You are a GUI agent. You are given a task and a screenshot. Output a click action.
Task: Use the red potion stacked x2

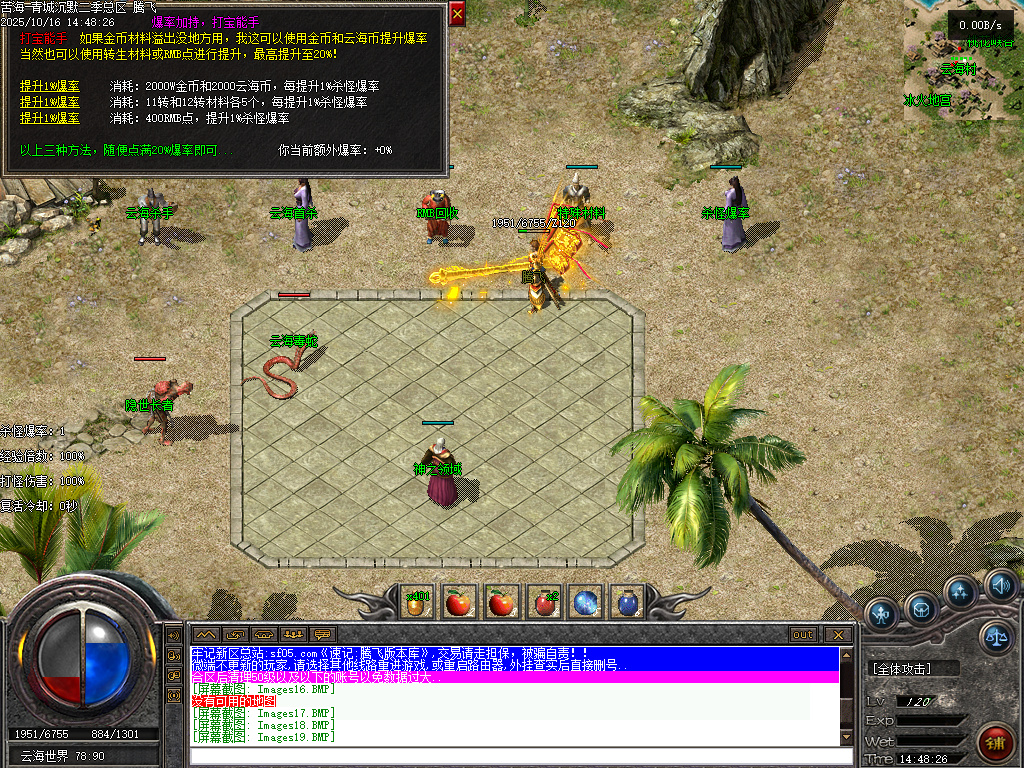544,602
